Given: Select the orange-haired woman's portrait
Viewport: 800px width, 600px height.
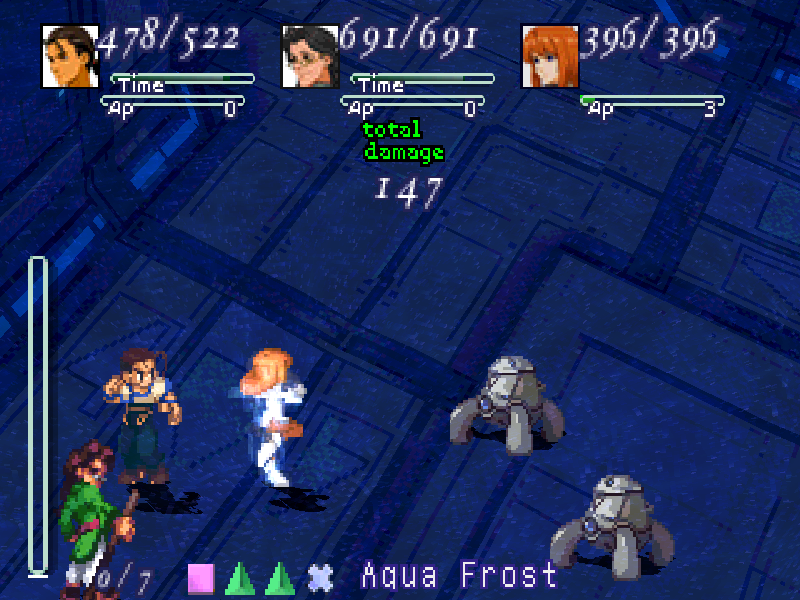Looking at the screenshot, I should coord(550,56).
